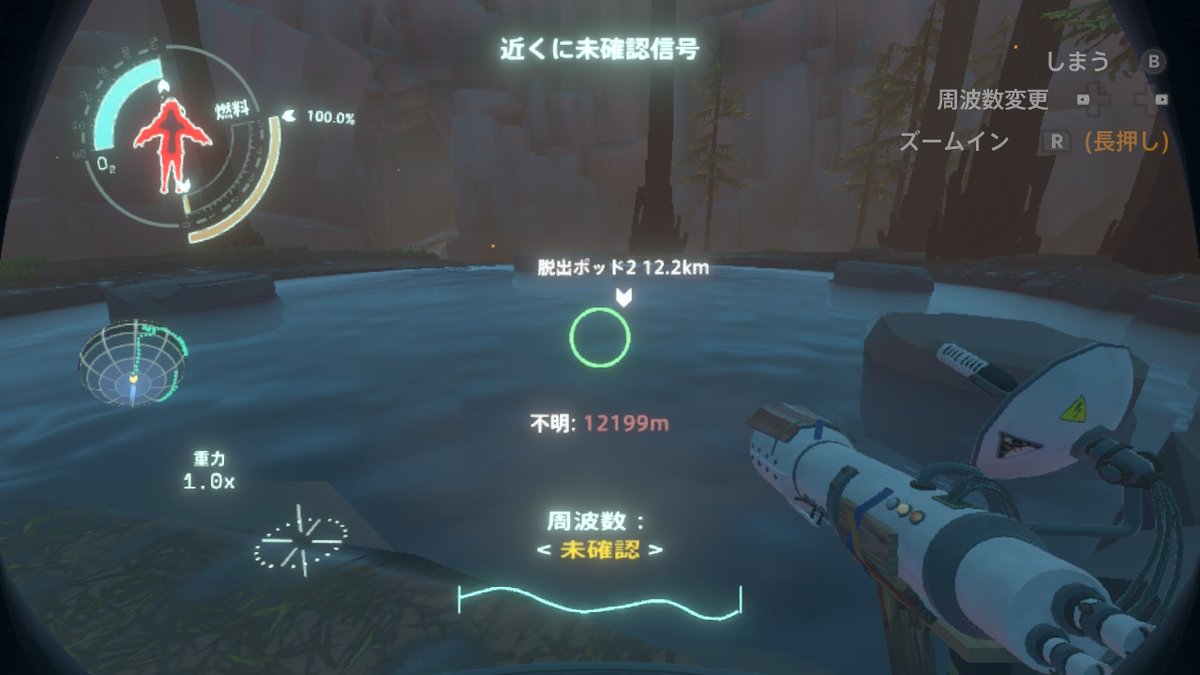The image size is (1200, 675).
Task: Select the 脱出ポッド2 waypoint marker
Action: click(624, 296)
